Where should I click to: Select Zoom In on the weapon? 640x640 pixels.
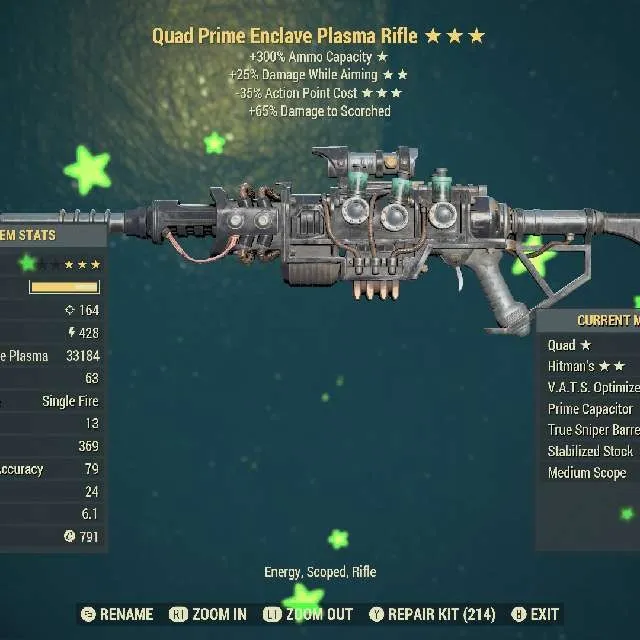pos(208,614)
